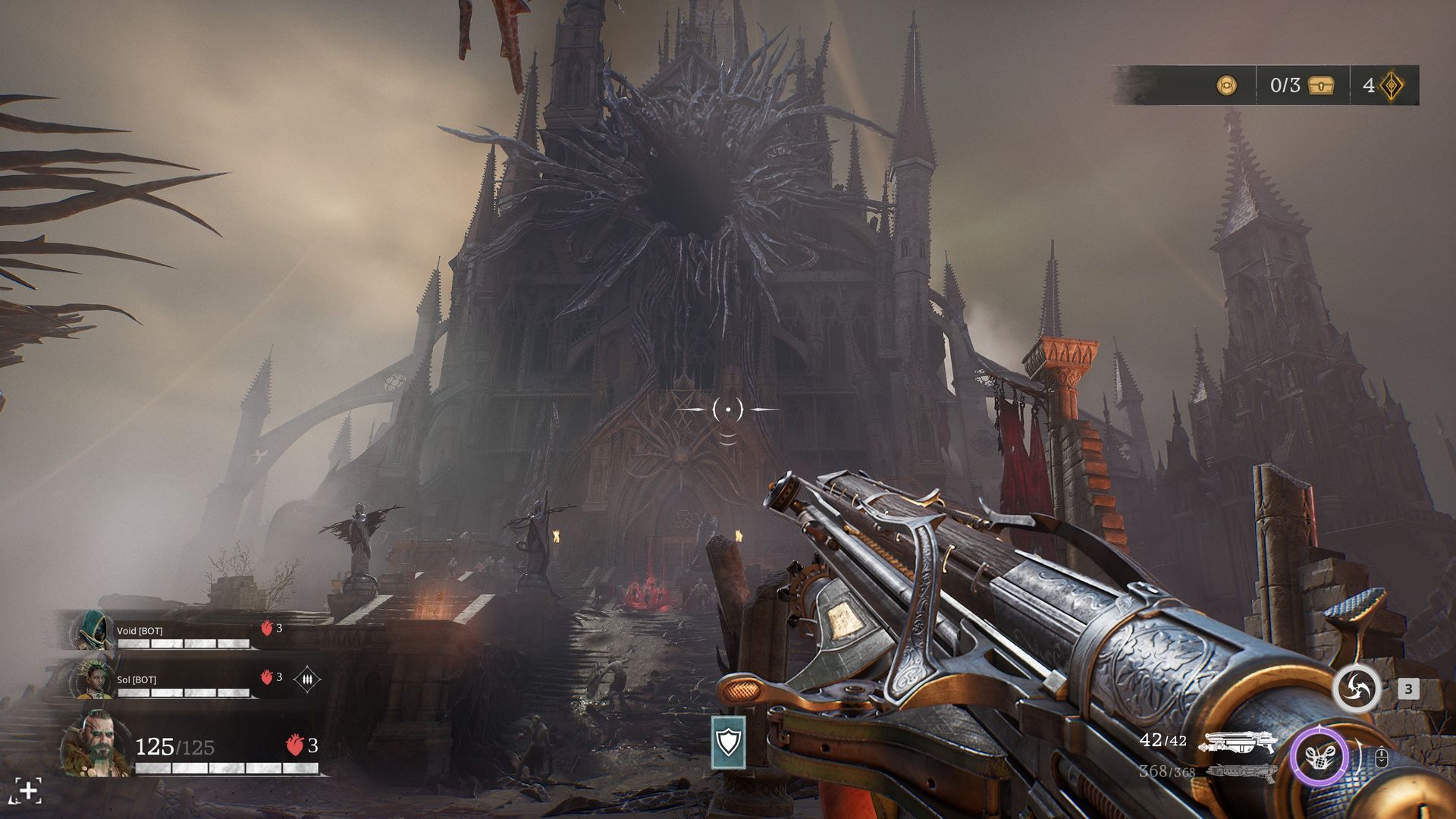
Task: Select the shield tarot card
Action: (728, 742)
